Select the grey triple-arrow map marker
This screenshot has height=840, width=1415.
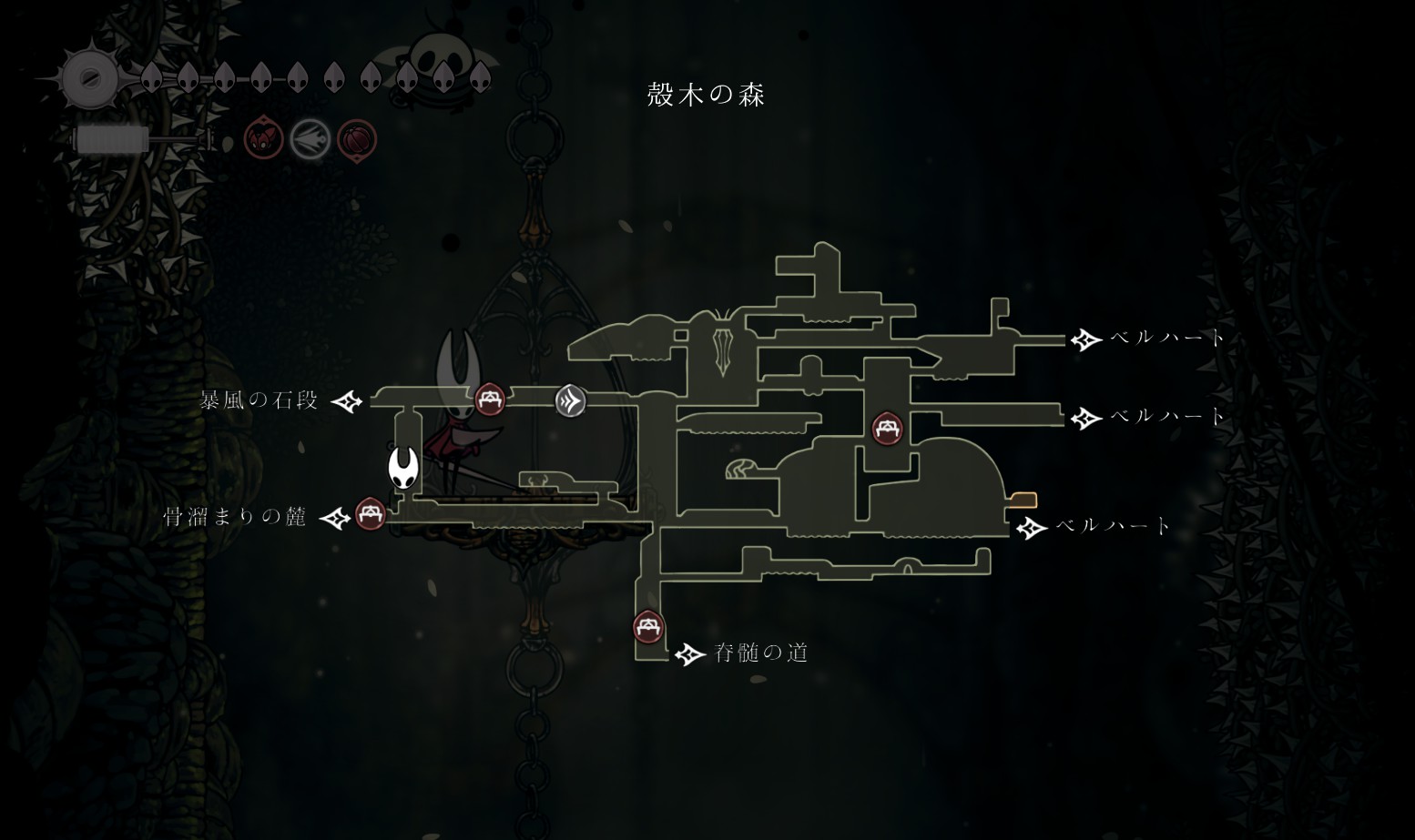[x=571, y=400]
